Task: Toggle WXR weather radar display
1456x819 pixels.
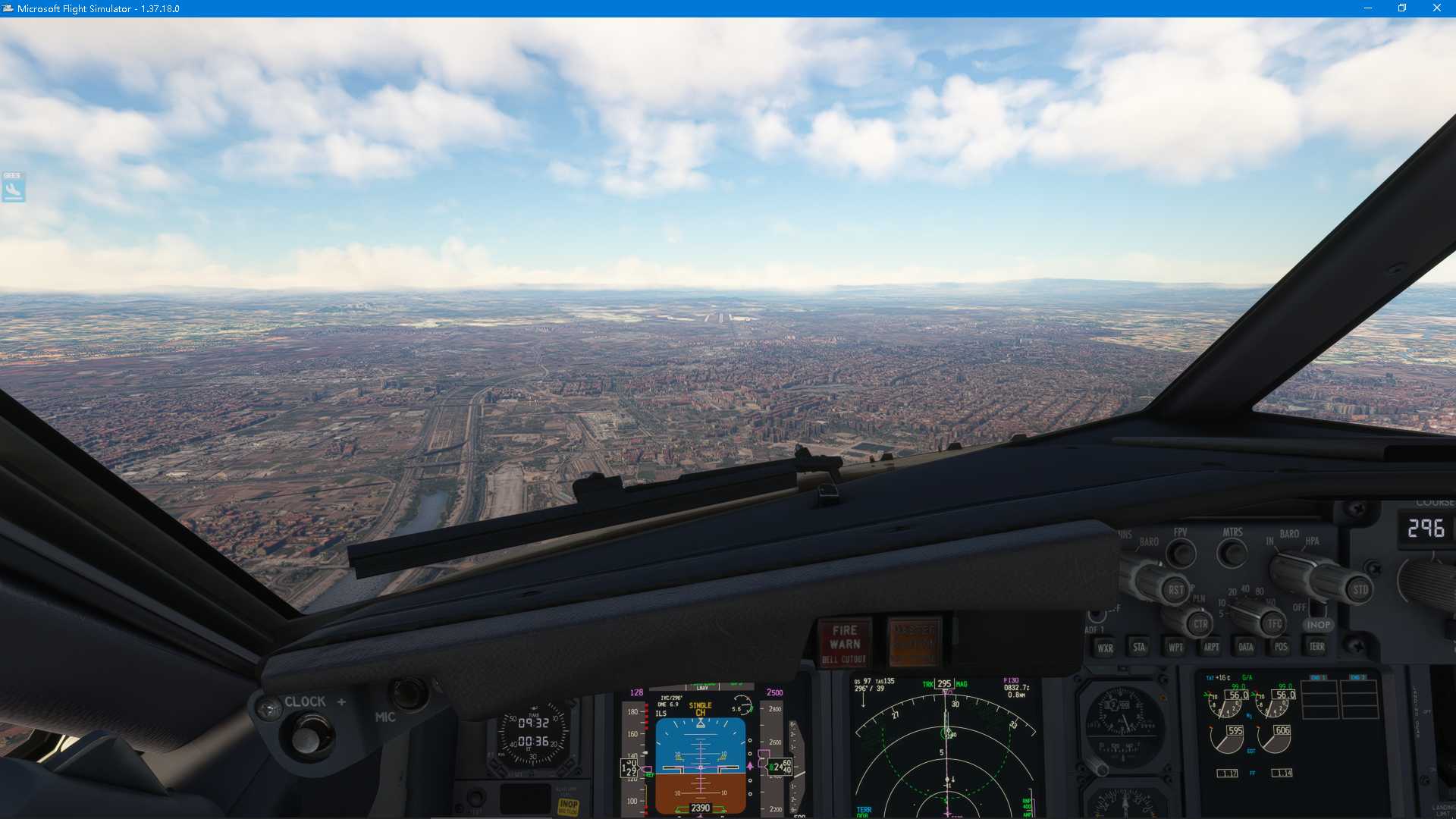Action: pyautogui.click(x=1105, y=647)
